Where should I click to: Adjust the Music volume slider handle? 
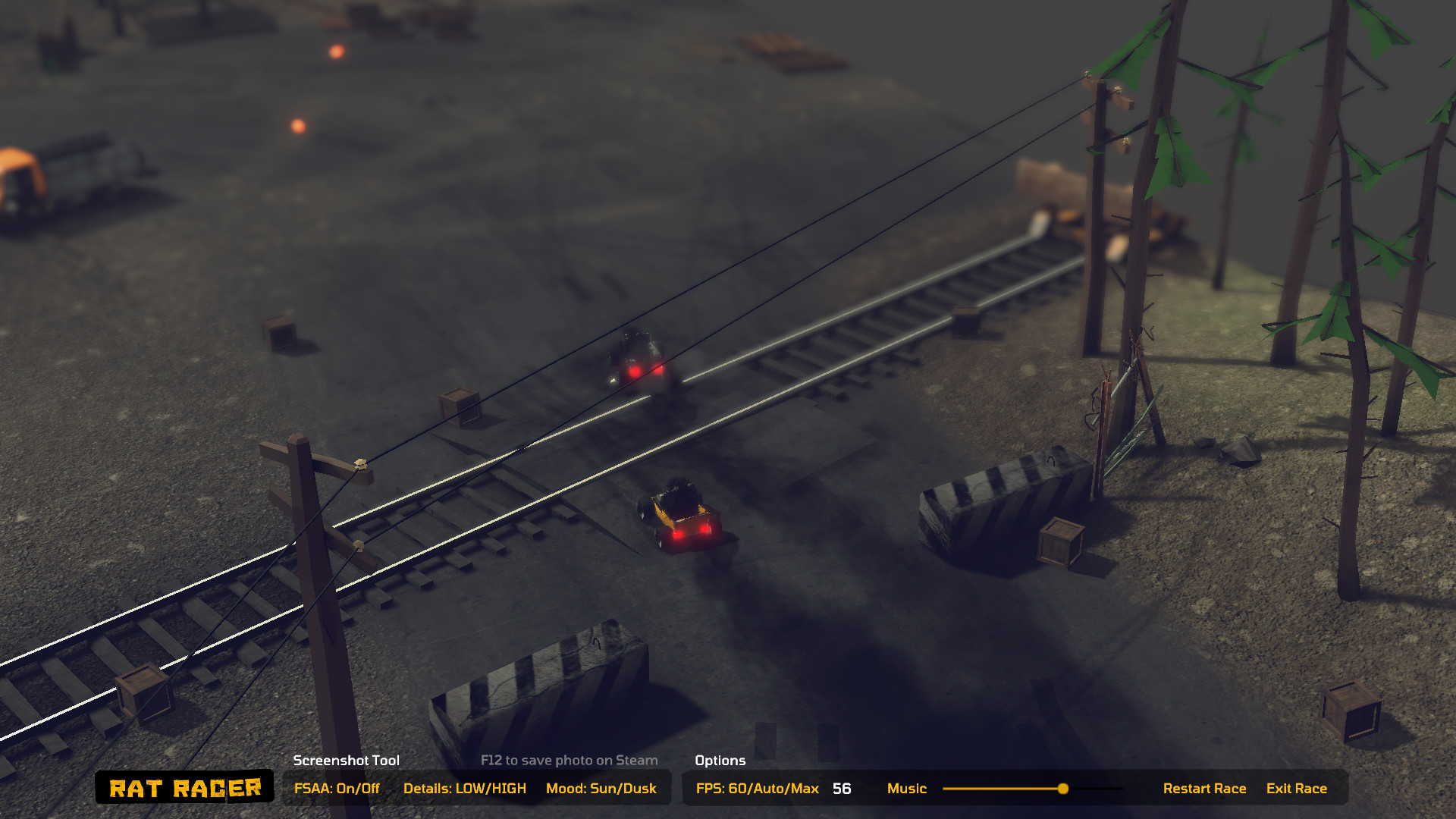point(1062,789)
